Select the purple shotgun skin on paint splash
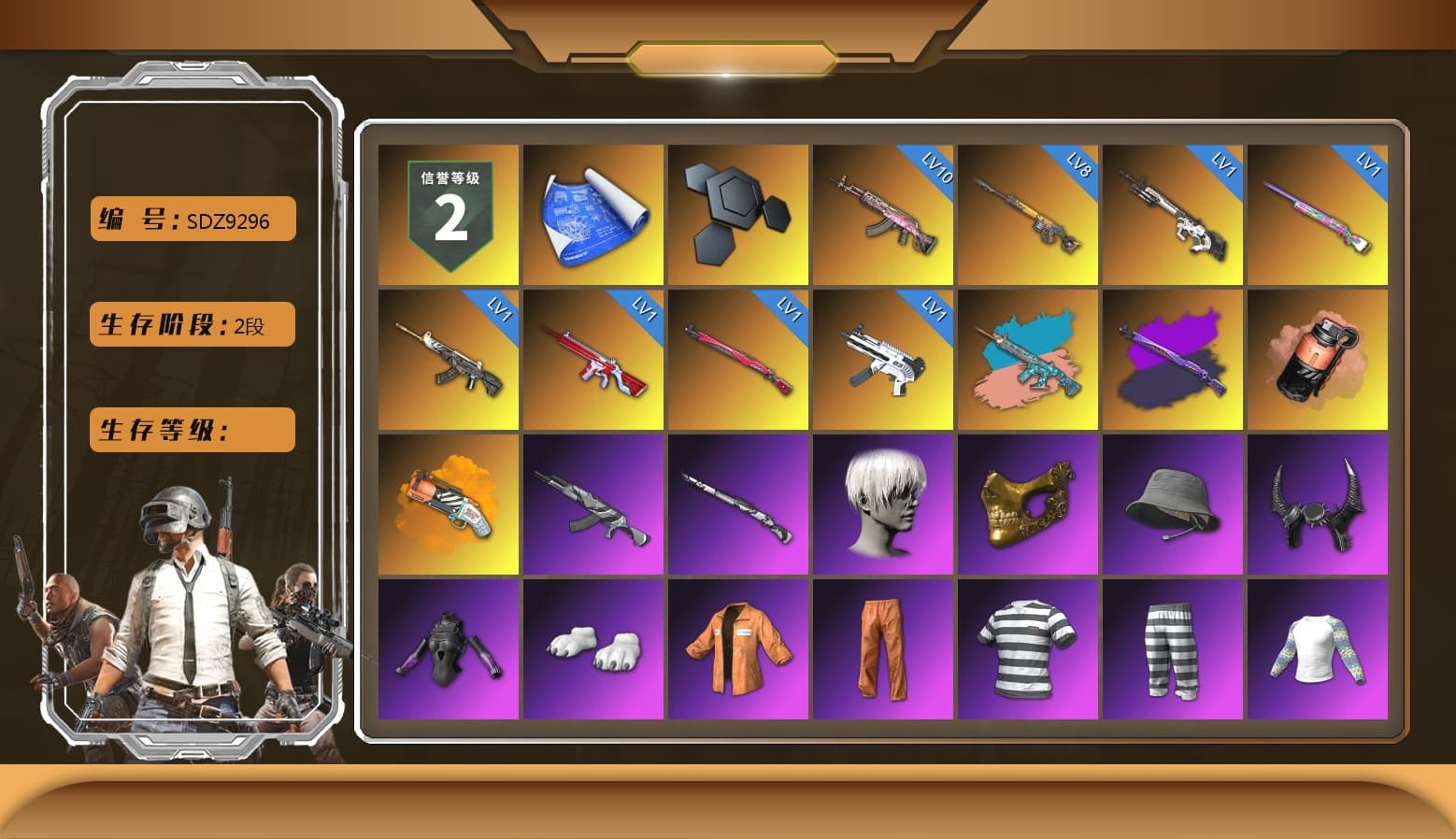The image size is (1456, 839). pyautogui.click(x=1173, y=359)
